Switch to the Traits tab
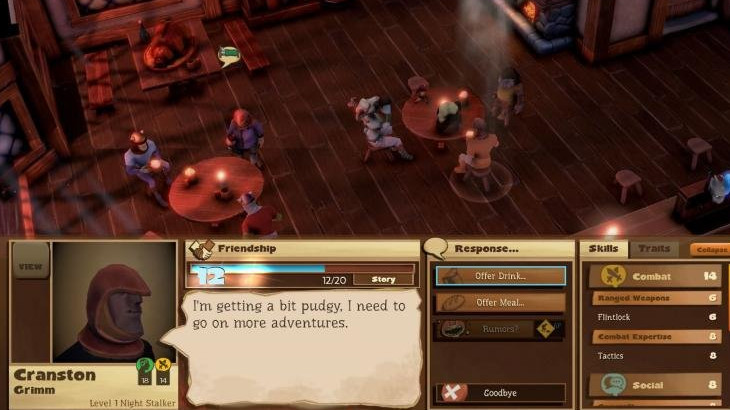730x410 pixels. click(653, 248)
